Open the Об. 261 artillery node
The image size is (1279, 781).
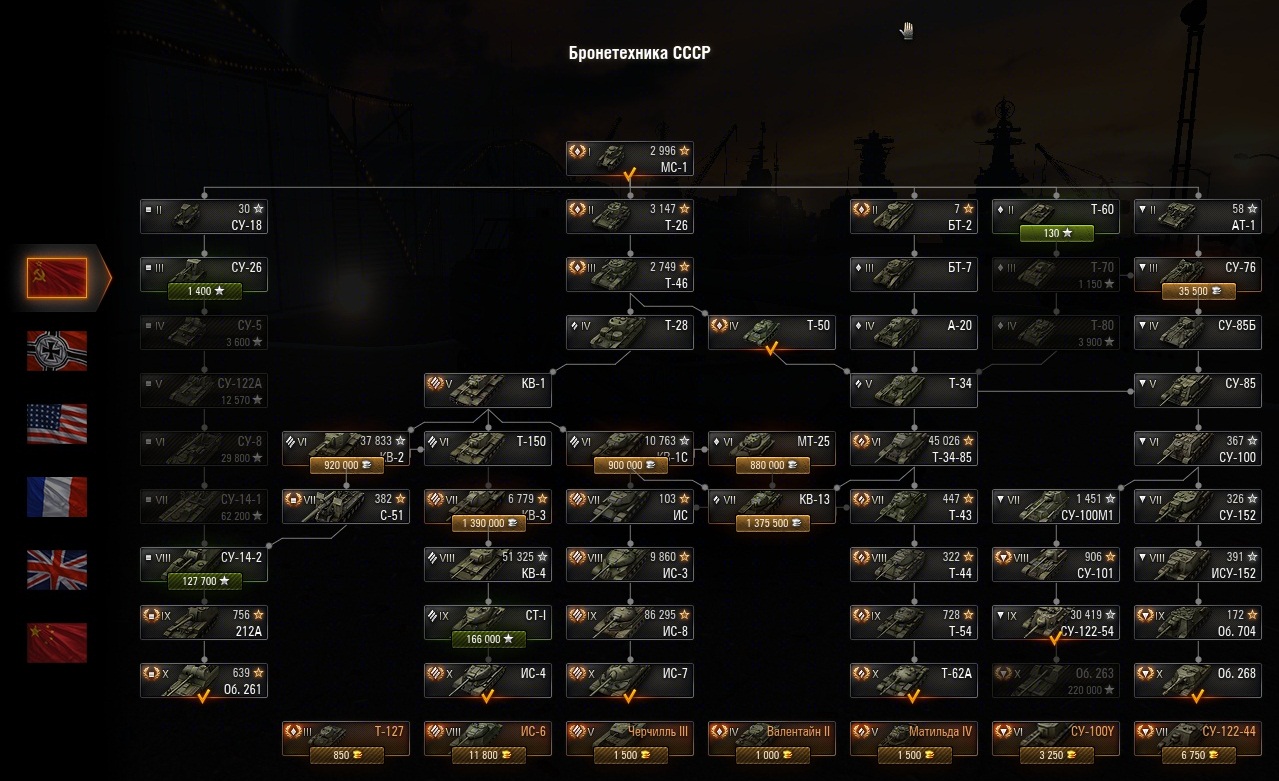click(x=204, y=680)
